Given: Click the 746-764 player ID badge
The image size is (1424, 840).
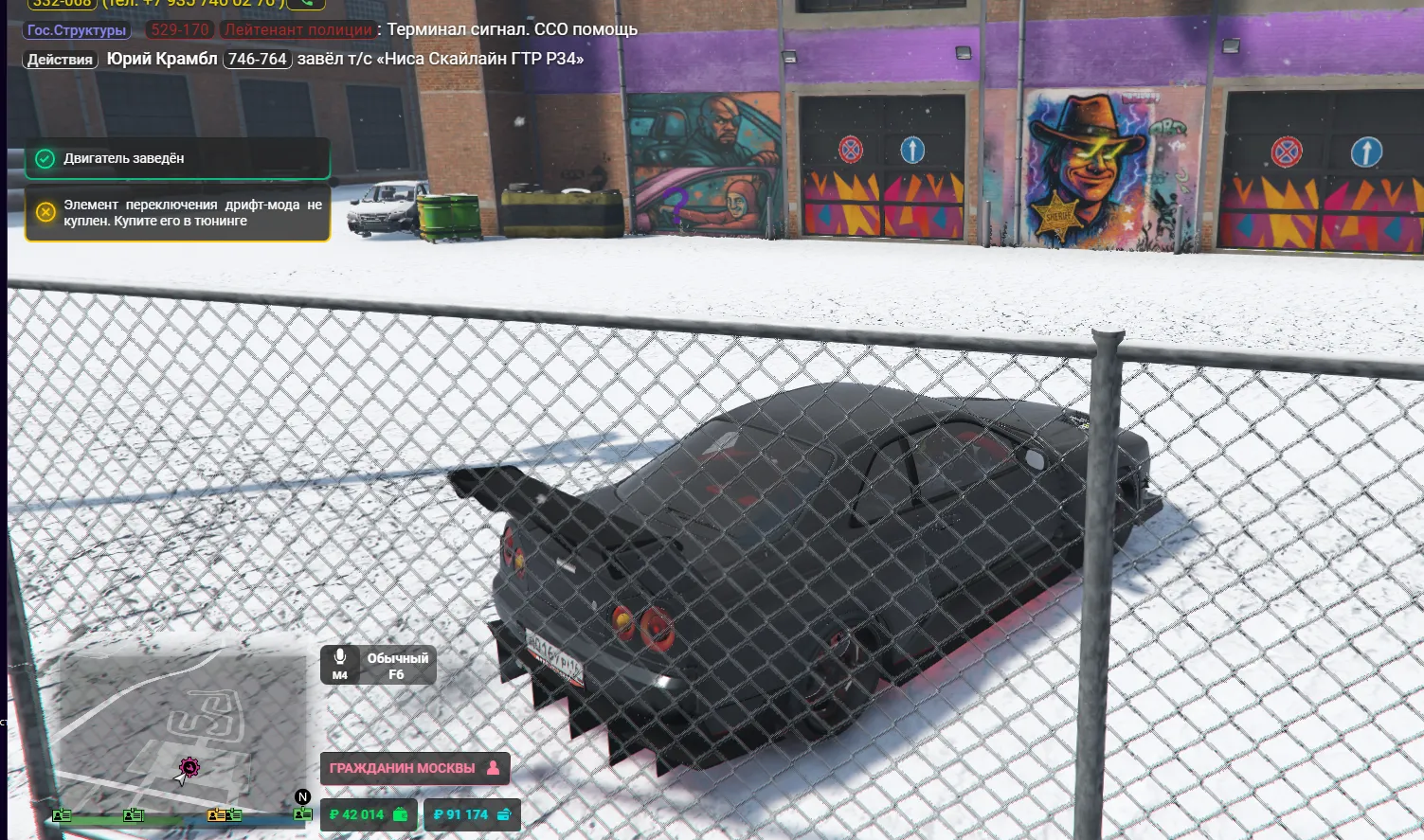Looking at the screenshot, I should pos(257,59).
